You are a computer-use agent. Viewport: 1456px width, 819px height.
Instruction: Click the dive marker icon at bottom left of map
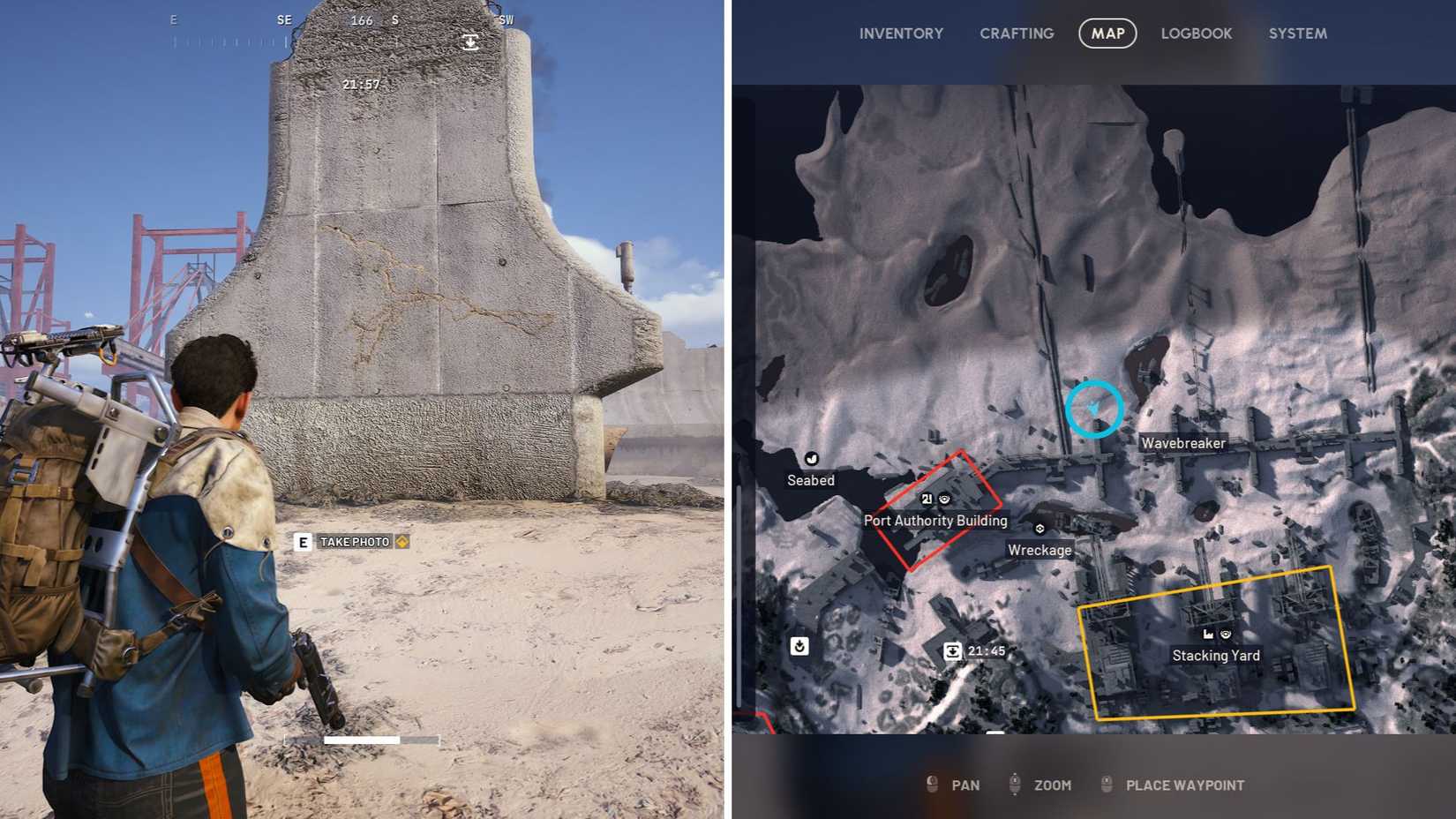pos(799,647)
